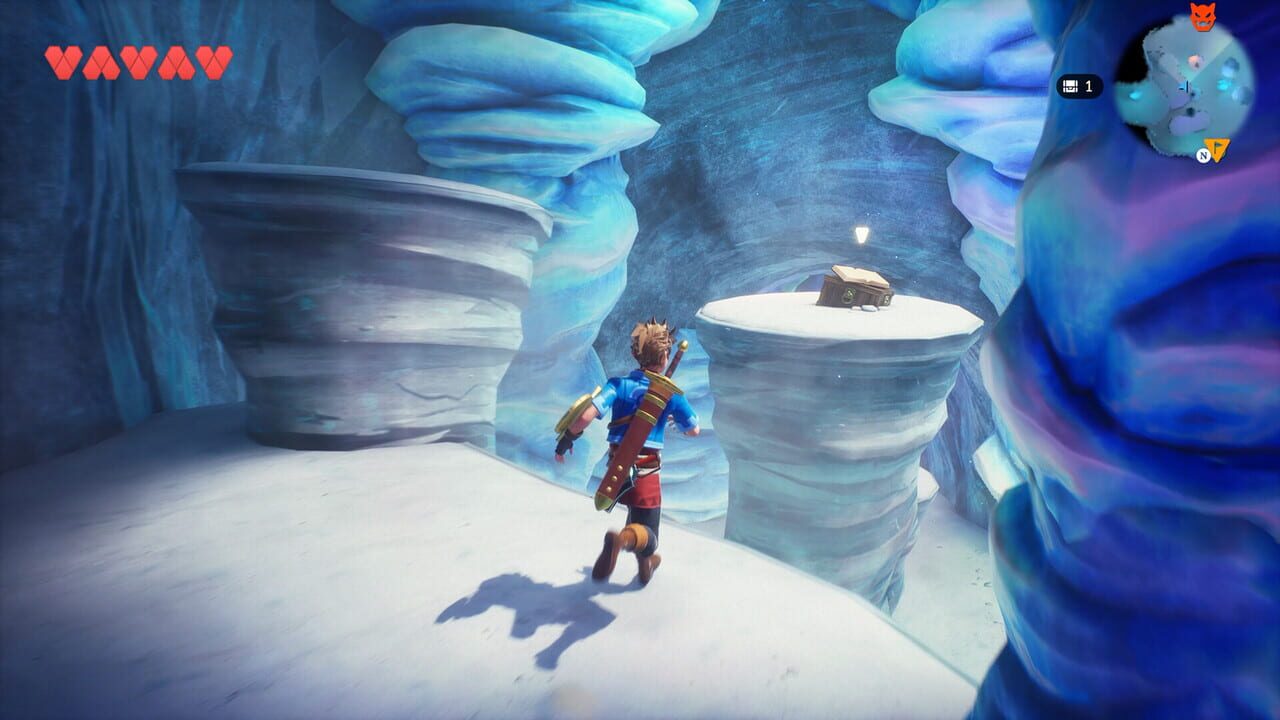Click the white north compass indicator
Image resolution: width=1280 pixels, height=720 pixels.
(x=1204, y=156)
